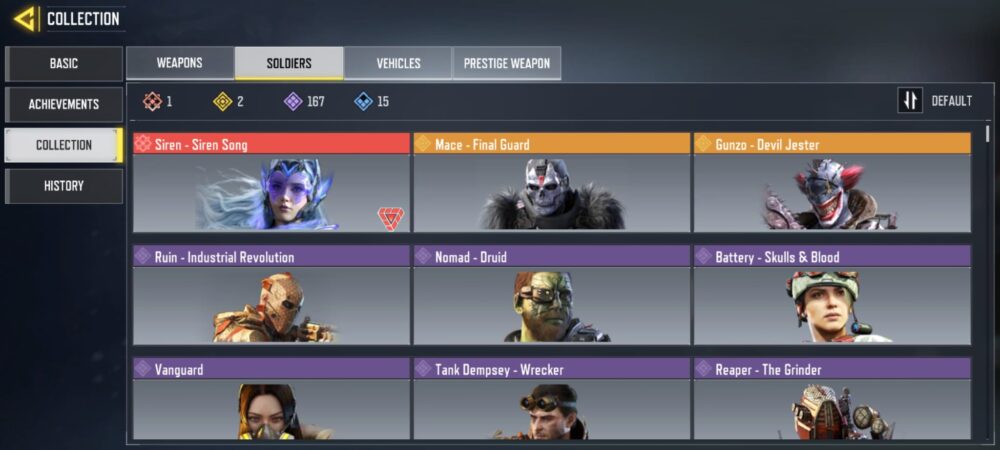The width and height of the screenshot is (1000, 450).
Task: Switch to the Weapons tab
Action: coord(180,63)
